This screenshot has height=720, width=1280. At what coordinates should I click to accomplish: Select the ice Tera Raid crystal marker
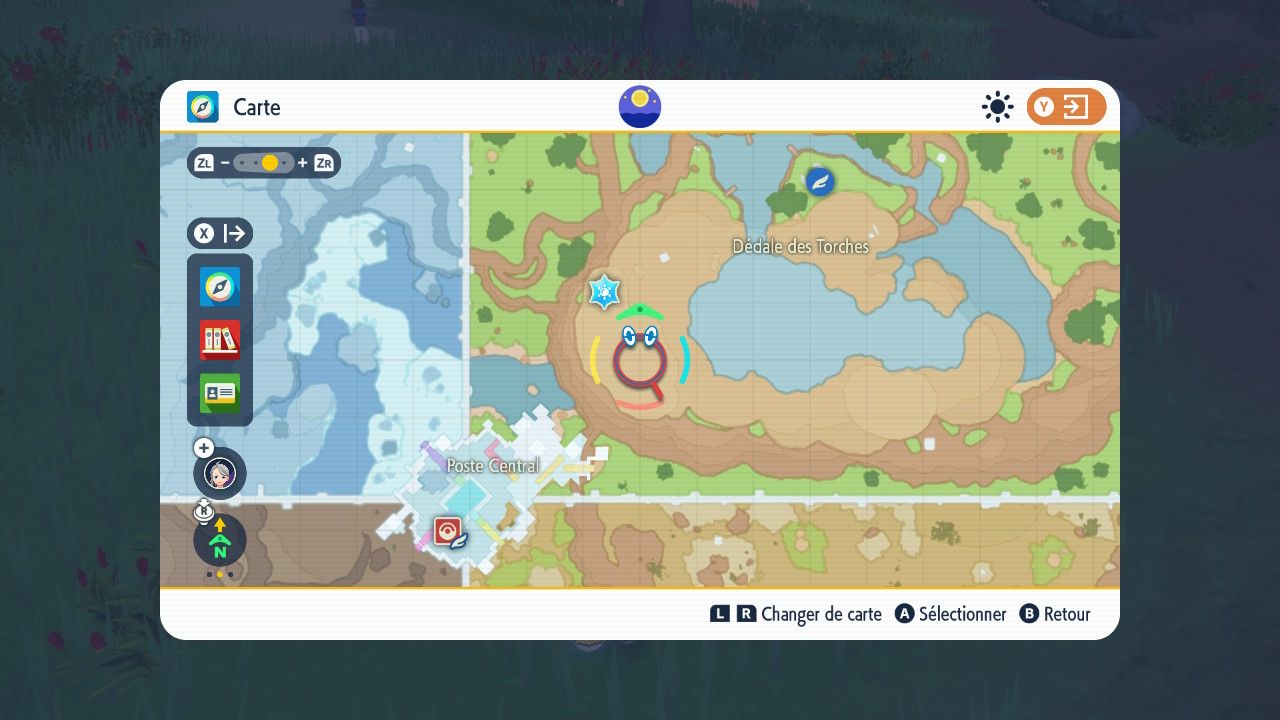(604, 292)
